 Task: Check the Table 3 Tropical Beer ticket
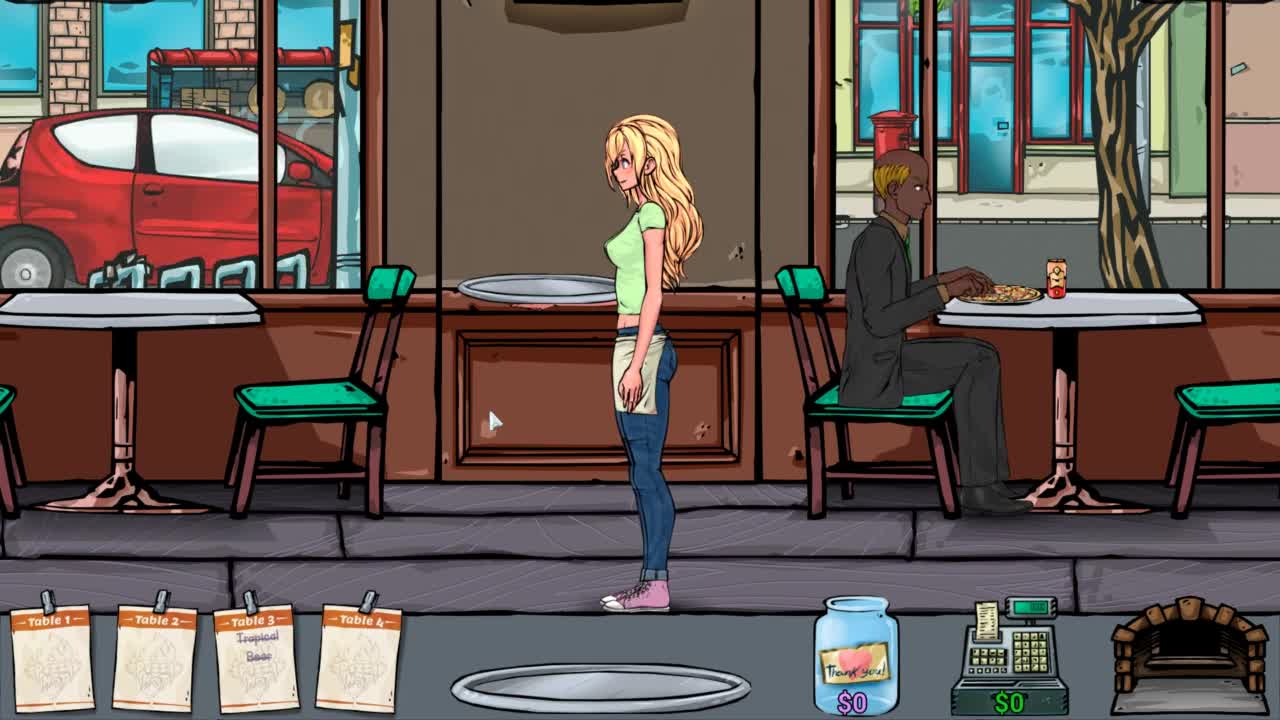256,657
